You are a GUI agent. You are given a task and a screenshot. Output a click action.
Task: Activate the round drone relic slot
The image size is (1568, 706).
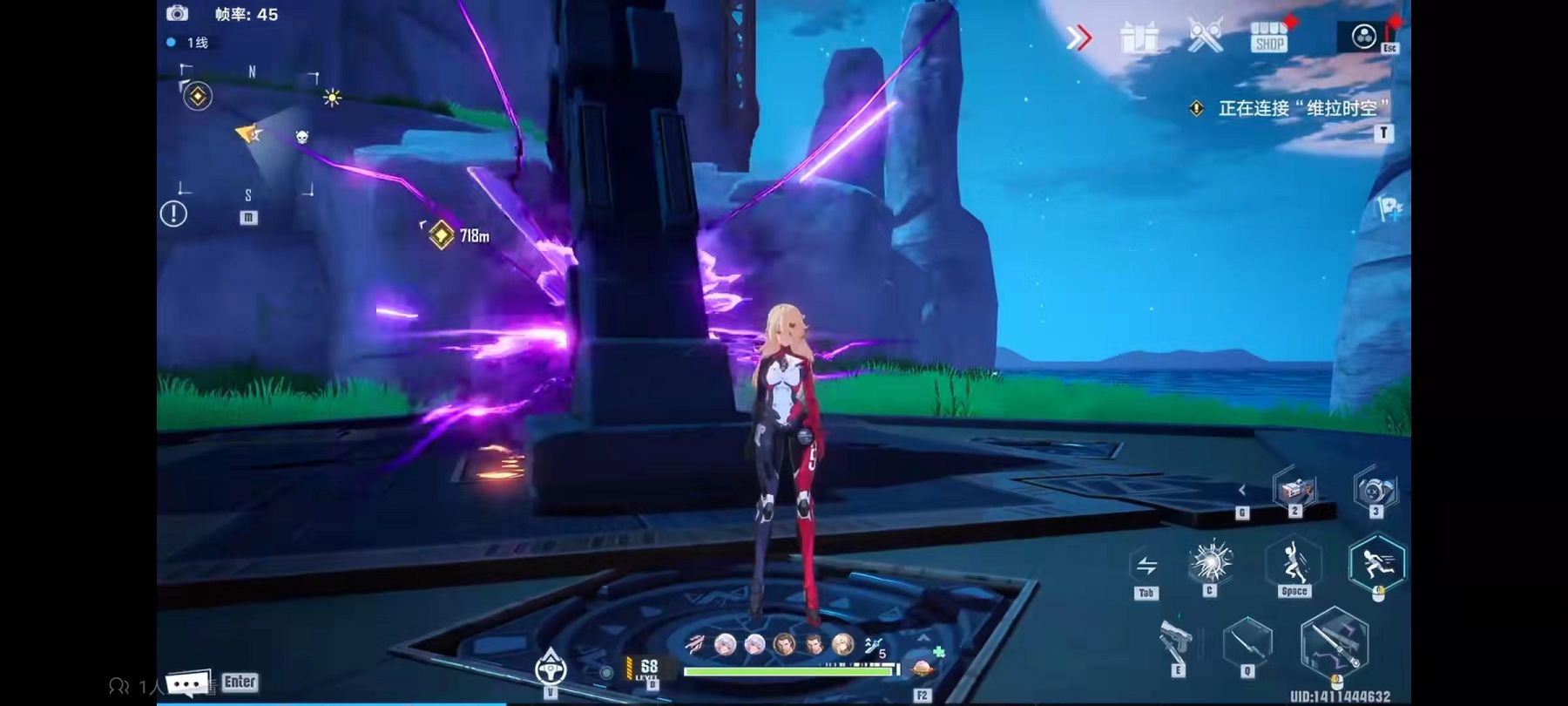pyautogui.click(x=1375, y=490)
